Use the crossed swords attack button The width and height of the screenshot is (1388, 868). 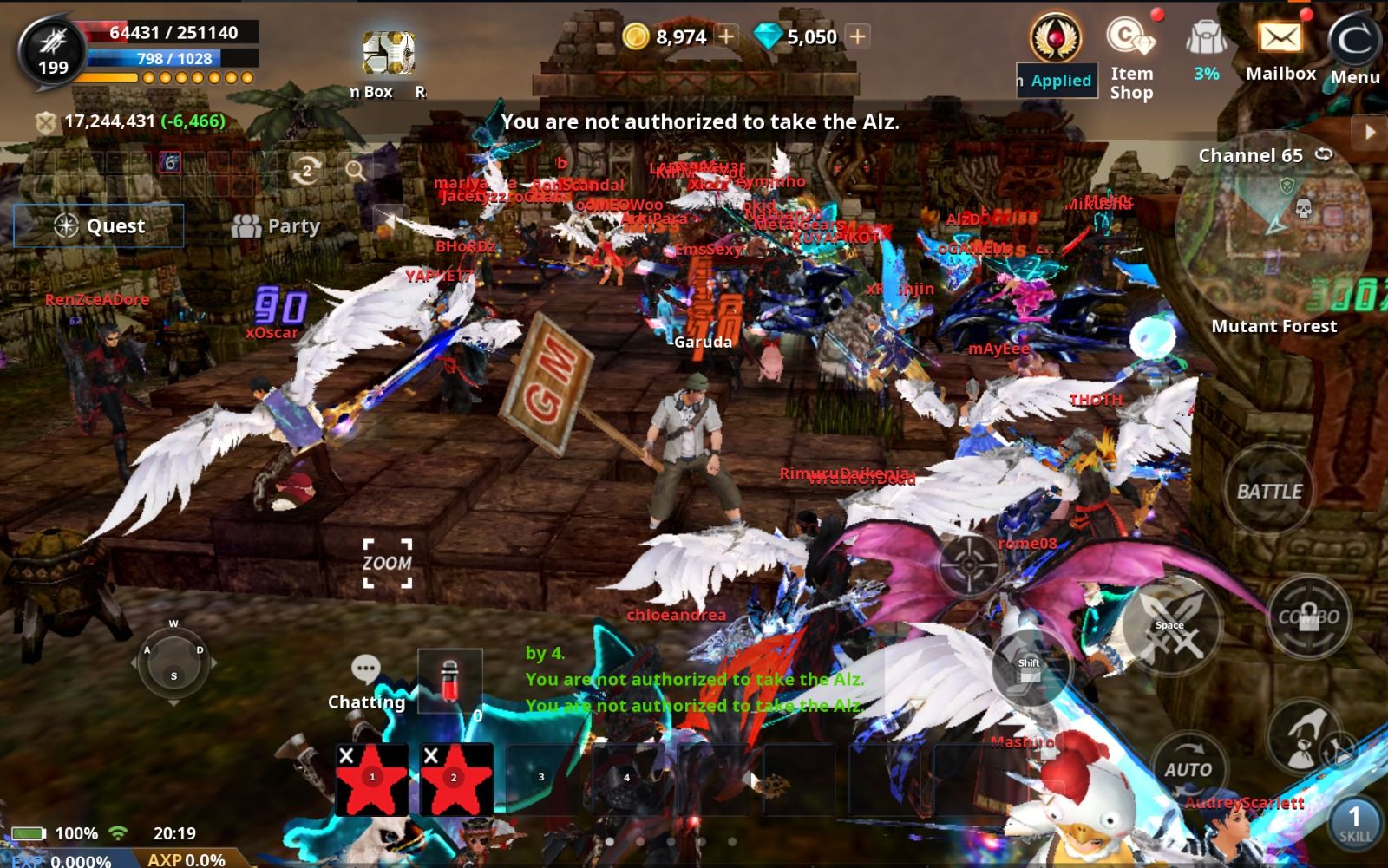[x=1171, y=629]
